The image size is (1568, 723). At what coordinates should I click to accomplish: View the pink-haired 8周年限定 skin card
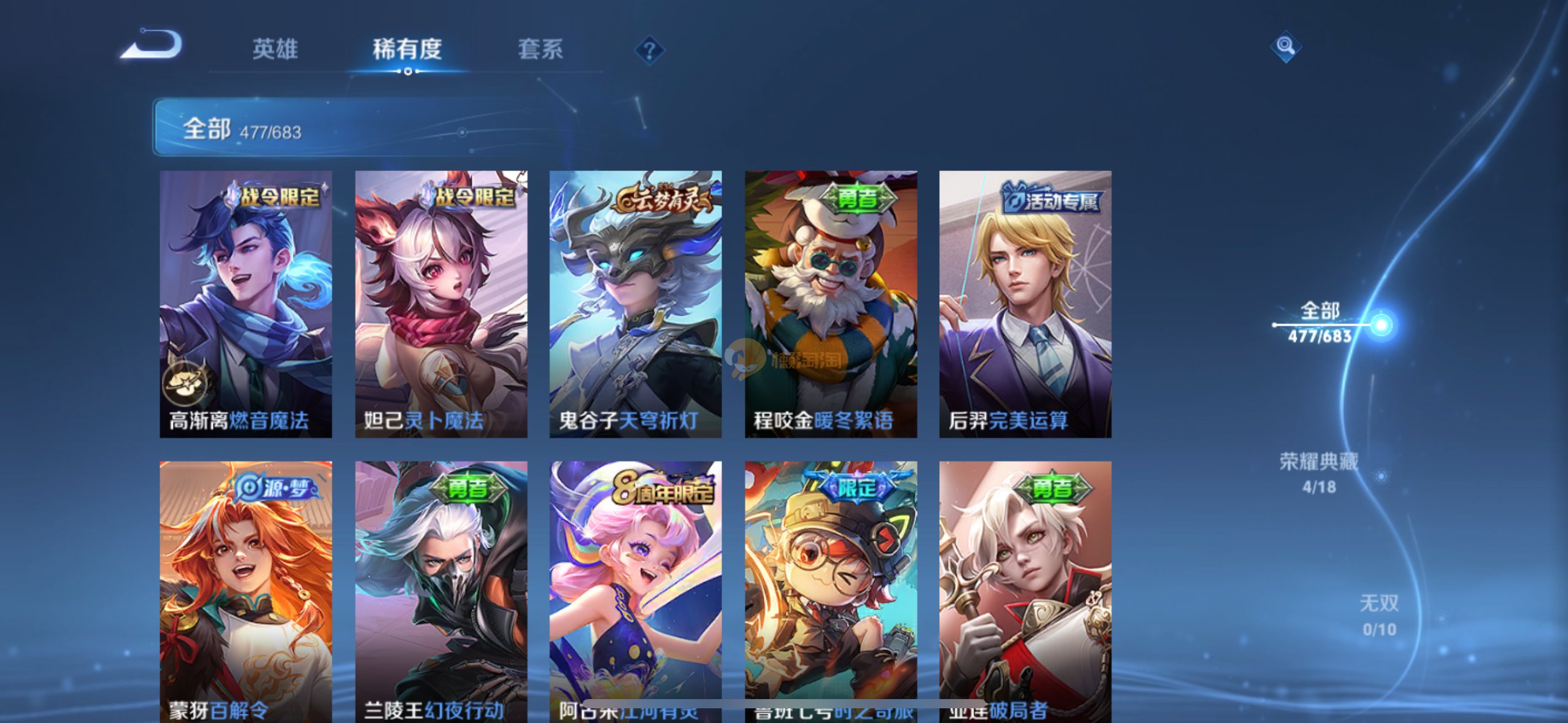635,589
